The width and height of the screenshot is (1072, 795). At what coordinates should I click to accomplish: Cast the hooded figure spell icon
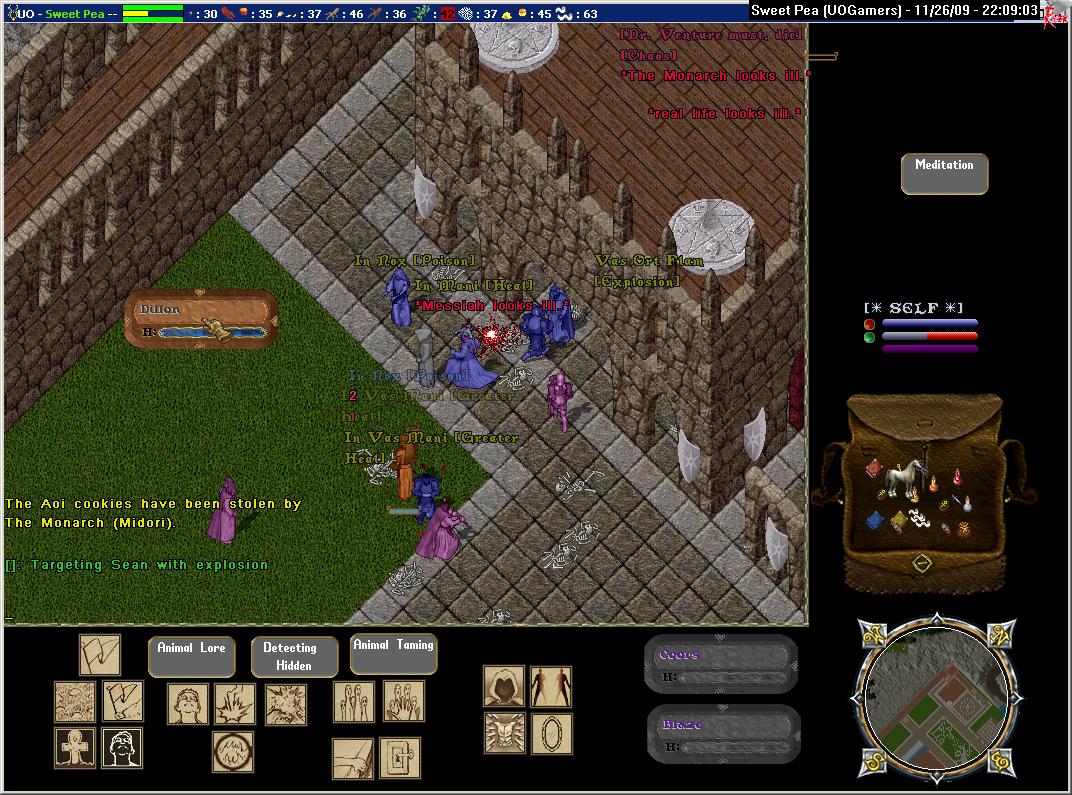click(x=504, y=686)
